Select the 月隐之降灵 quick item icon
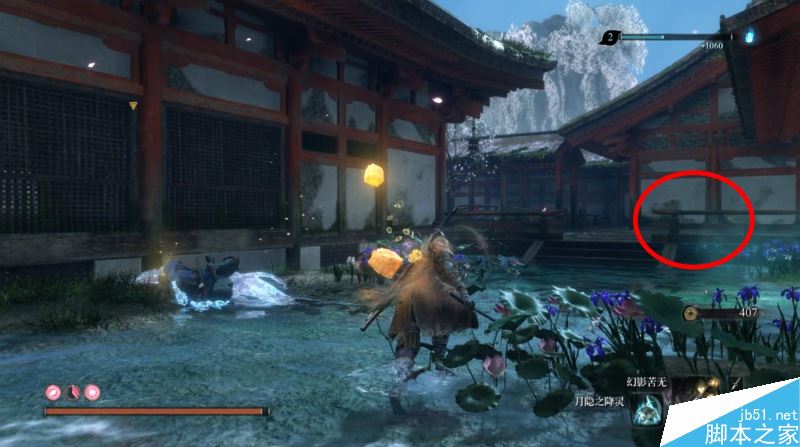This screenshot has height=447, width=800. 647,410
